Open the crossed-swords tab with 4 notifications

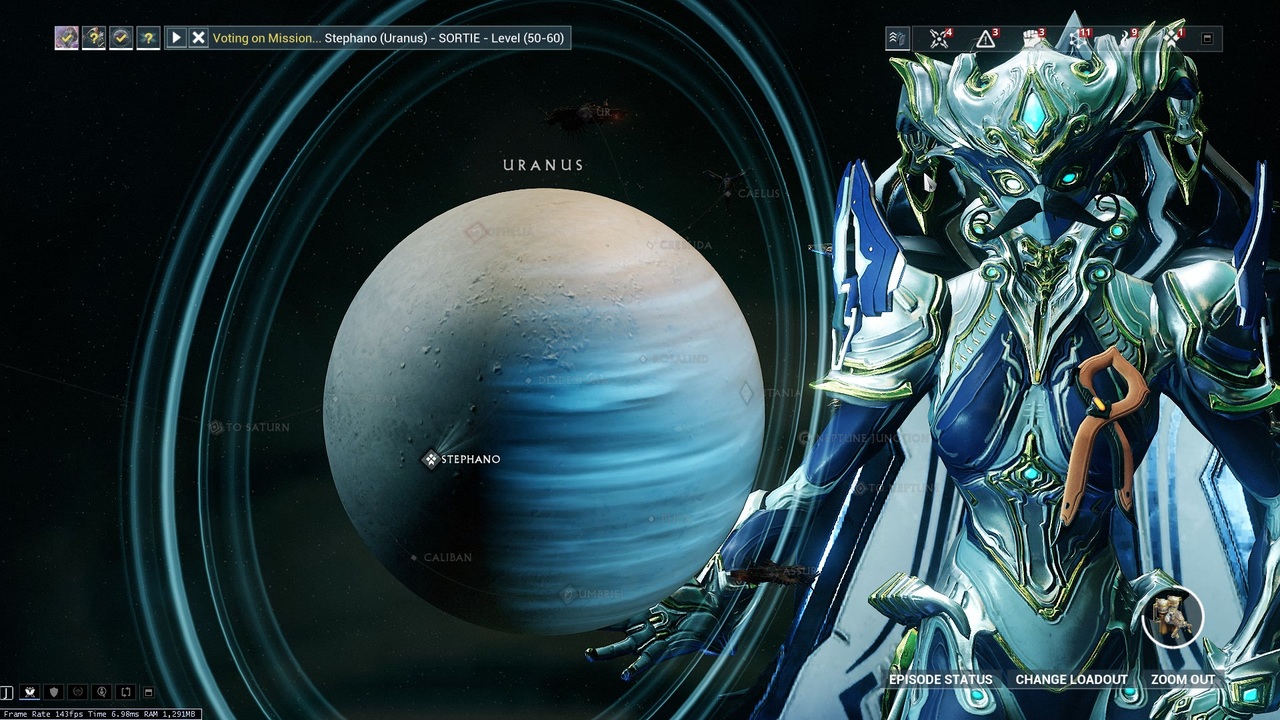(x=939, y=39)
